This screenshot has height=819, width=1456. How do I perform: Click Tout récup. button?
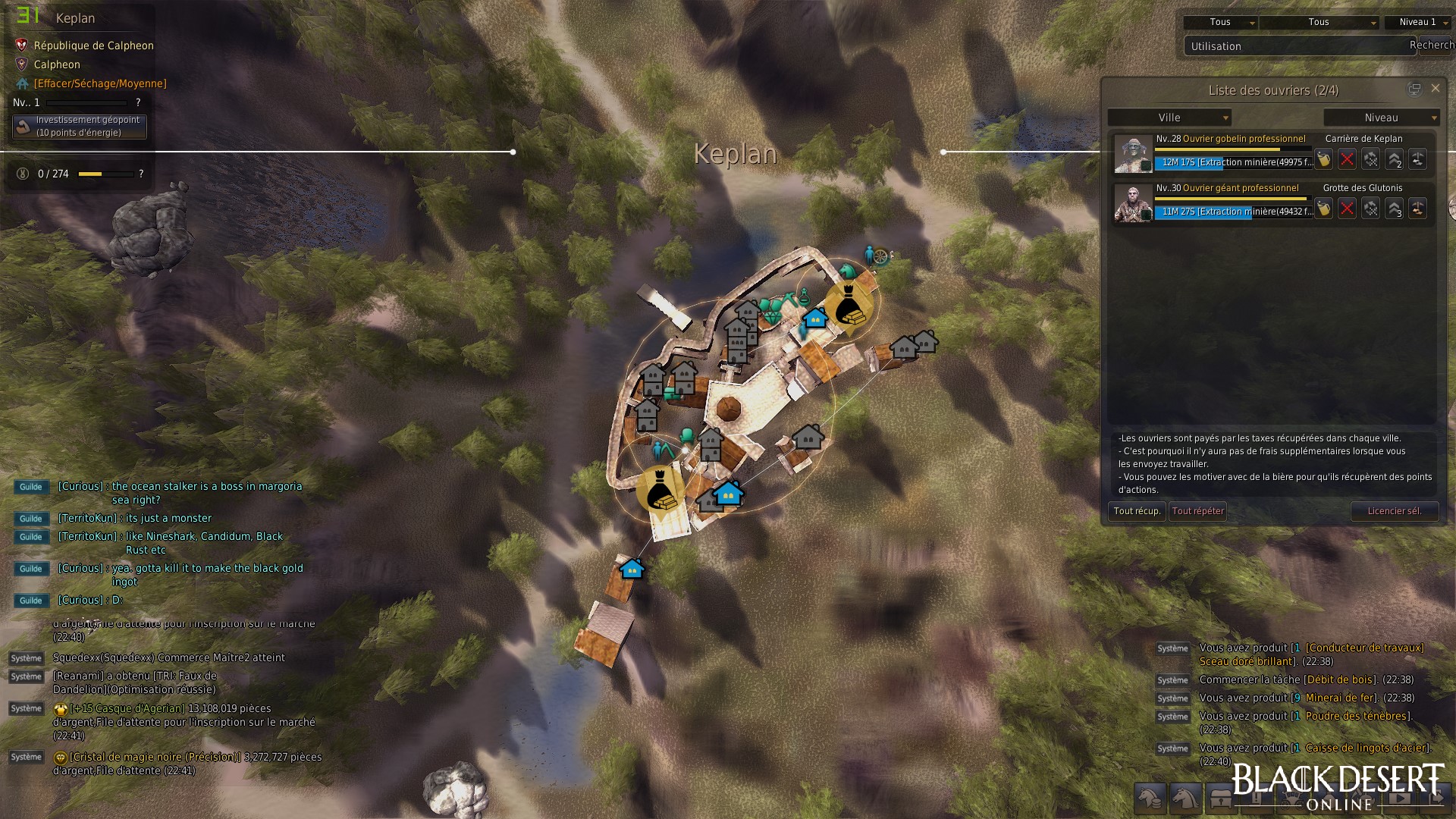click(x=1136, y=511)
